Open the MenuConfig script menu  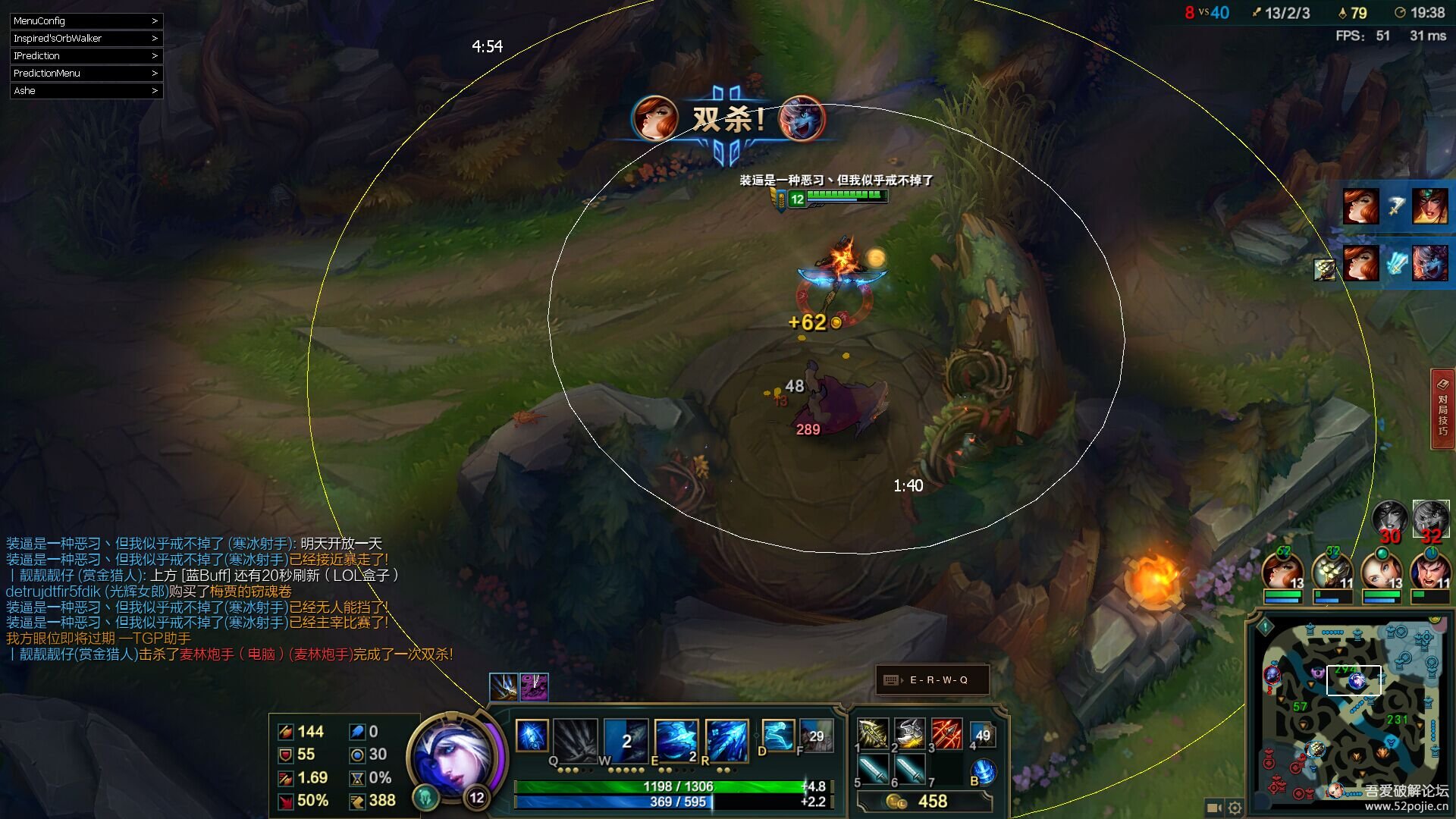(86, 21)
